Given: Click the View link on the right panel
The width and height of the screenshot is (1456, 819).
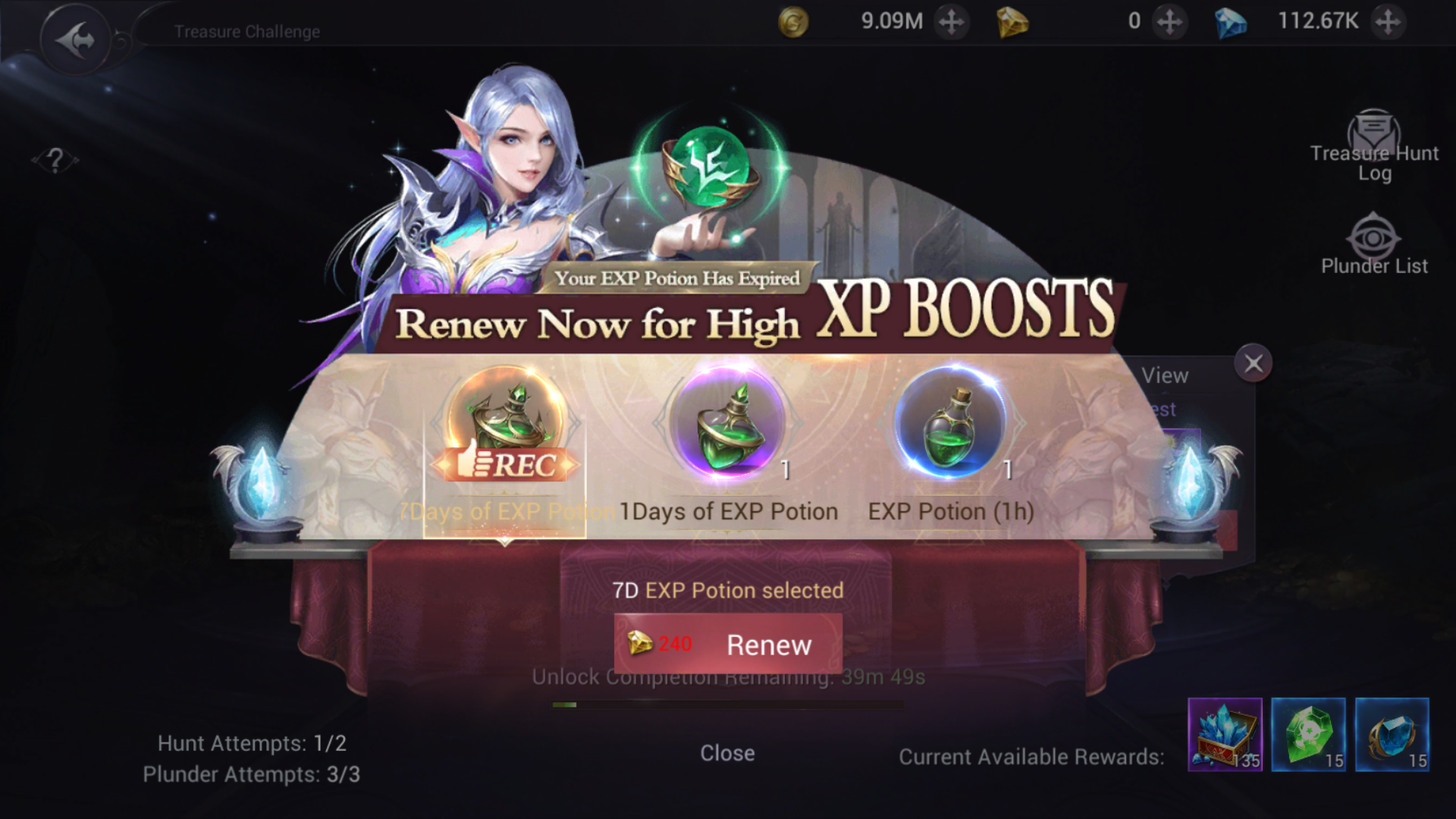Looking at the screenshot, I should tap(1165, 375).
